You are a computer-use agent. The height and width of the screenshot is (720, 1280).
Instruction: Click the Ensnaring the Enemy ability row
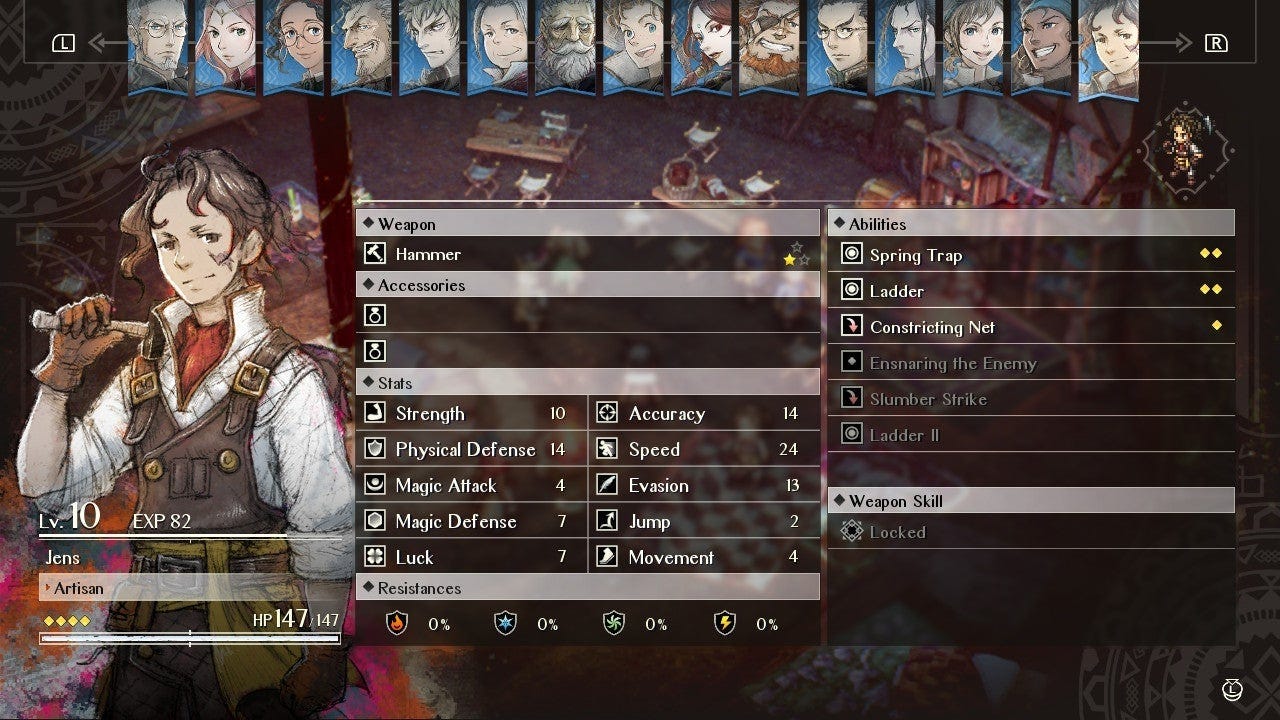(x=1030, y=363)
